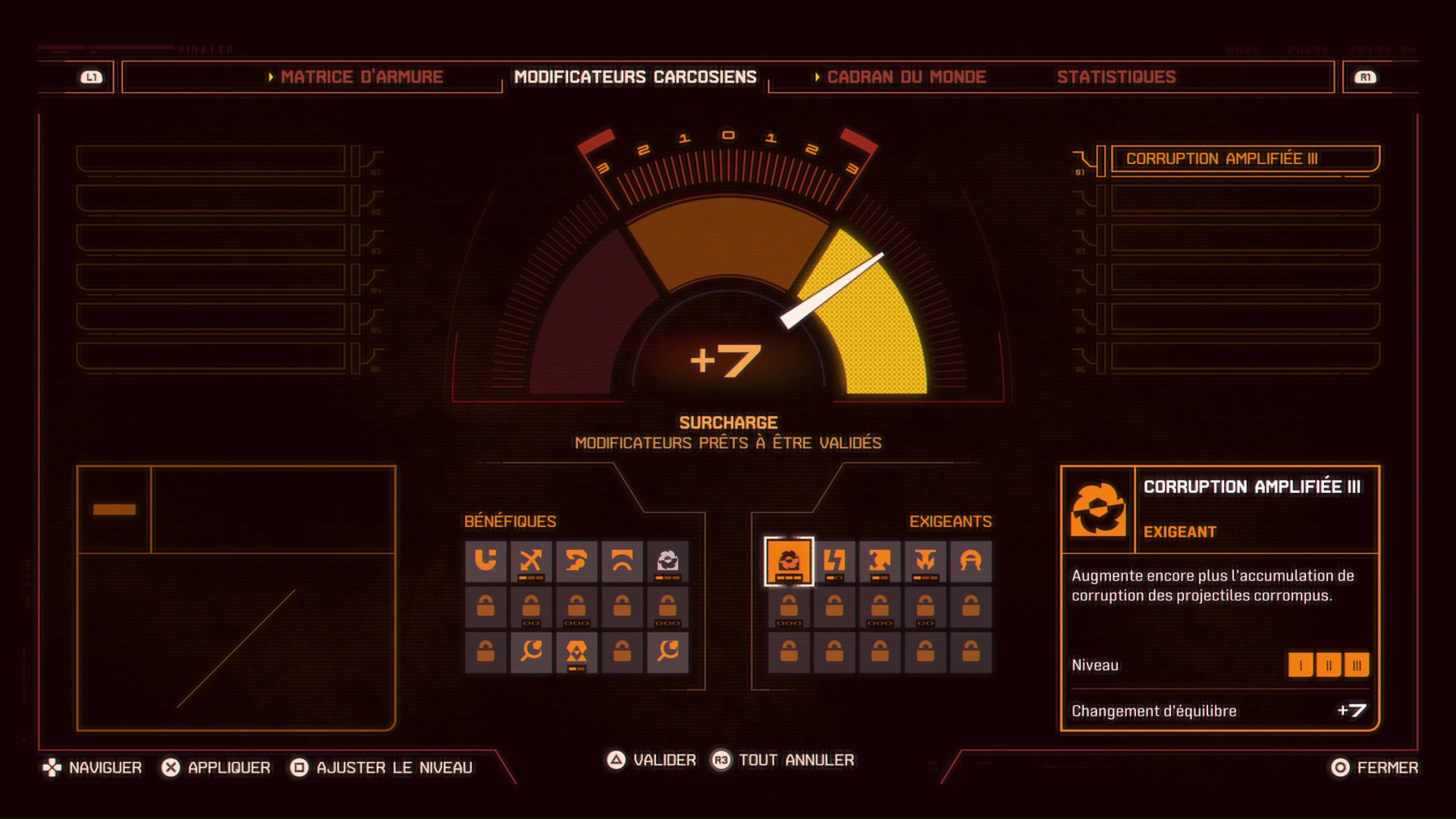
Task: Select the diamond gem modifier in Bénéfiques
Action: 575,652
